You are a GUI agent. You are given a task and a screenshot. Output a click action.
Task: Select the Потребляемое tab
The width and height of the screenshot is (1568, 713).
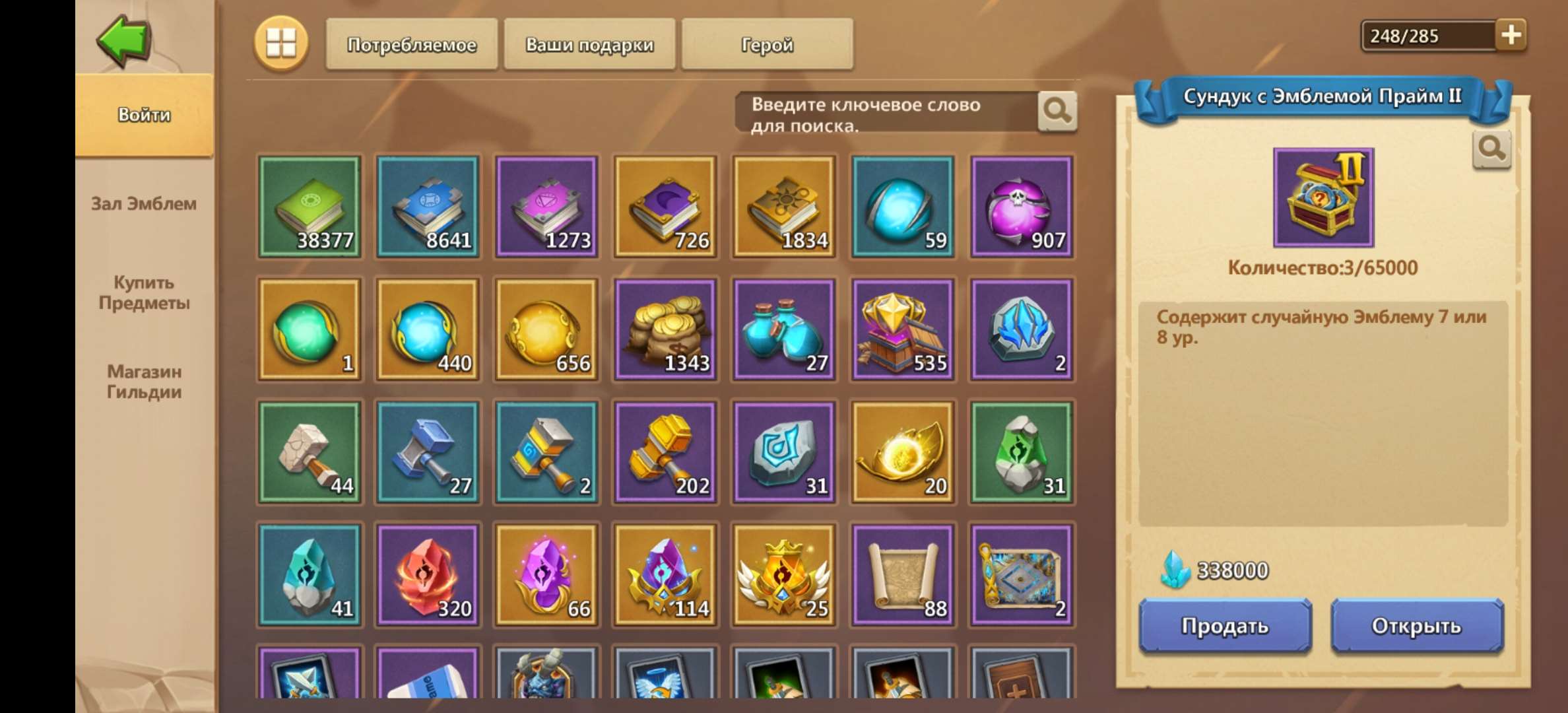tap(414, 45)
